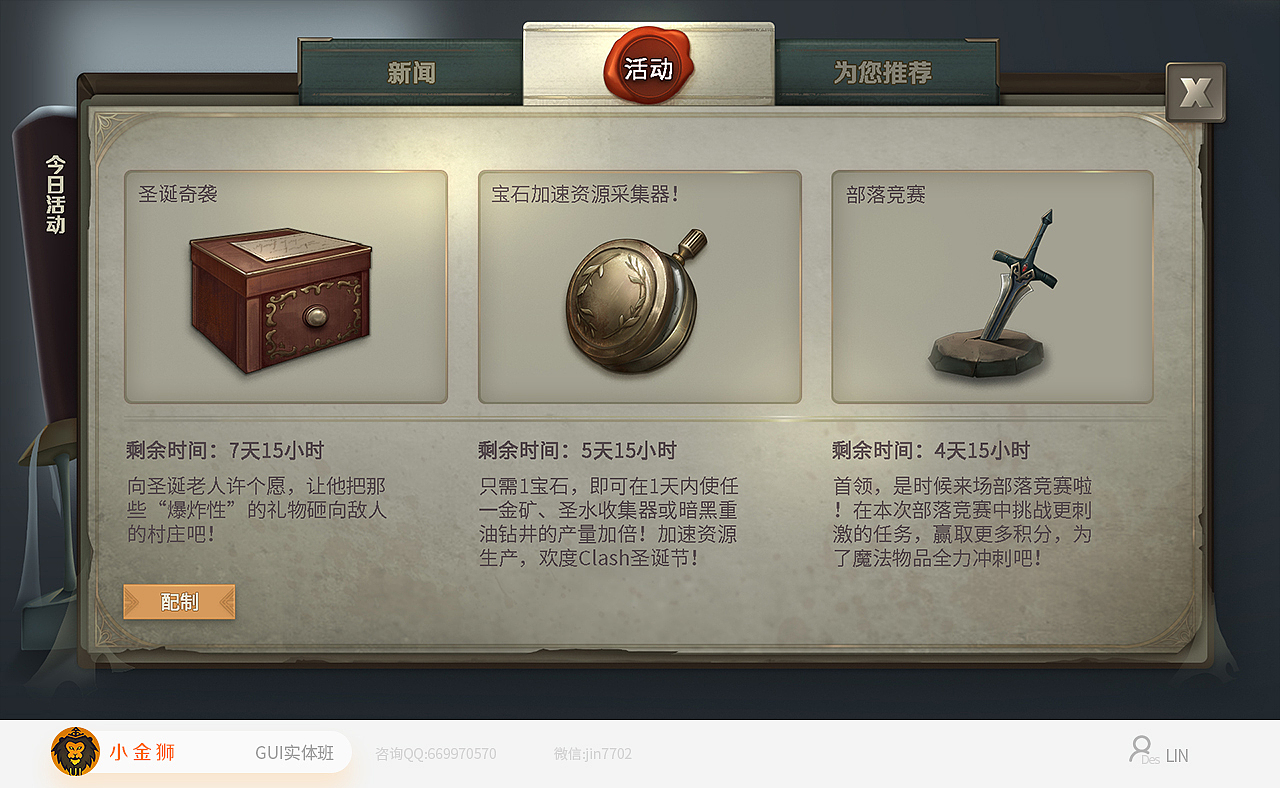Click the LIN user profile icon
This screenshot has height=788, width=1280.
[x=1139, y=751]
